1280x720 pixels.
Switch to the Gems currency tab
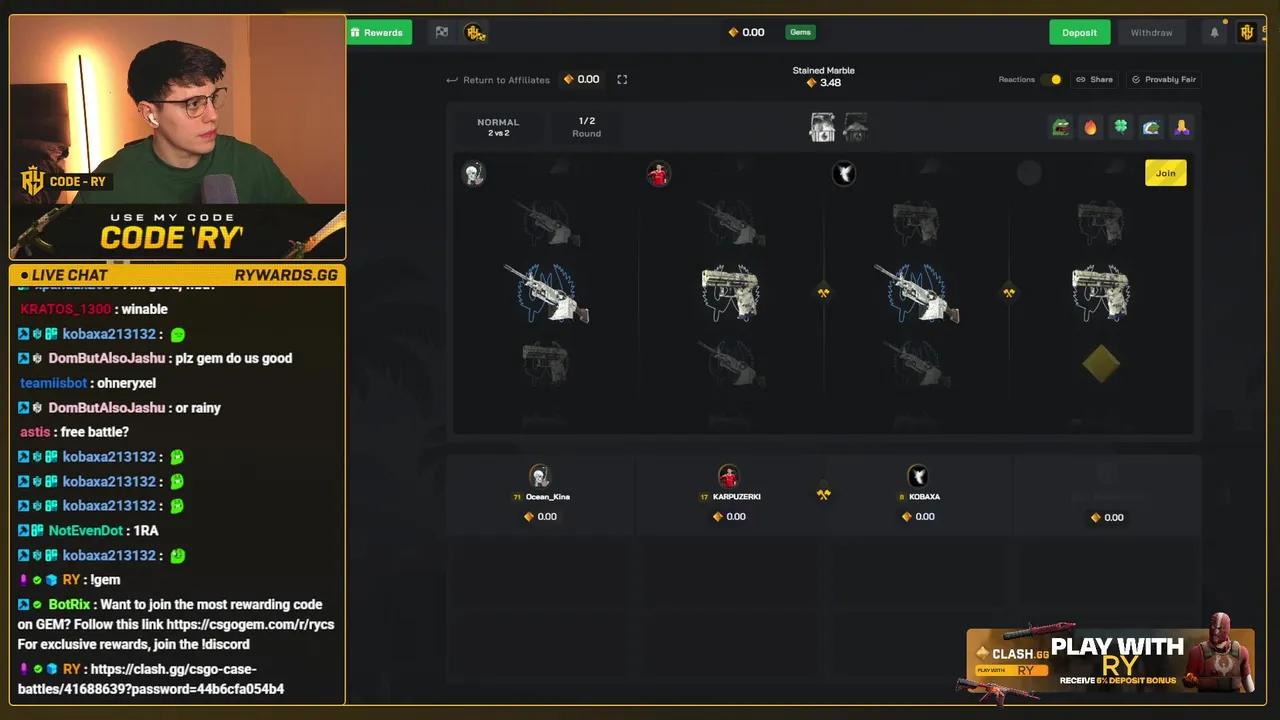click(799, 32)
